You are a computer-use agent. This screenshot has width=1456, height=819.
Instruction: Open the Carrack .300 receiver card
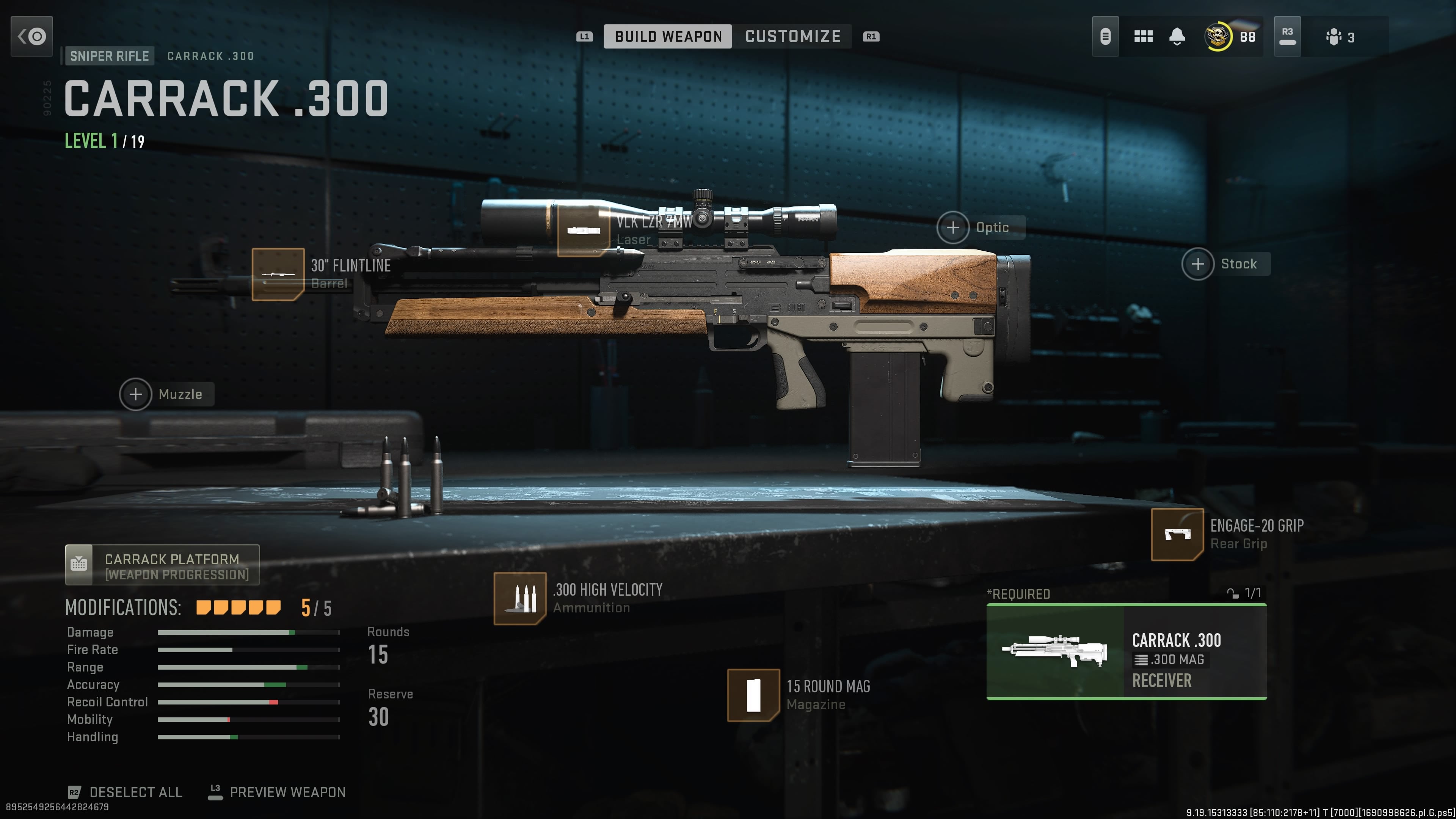point(1126,652)
